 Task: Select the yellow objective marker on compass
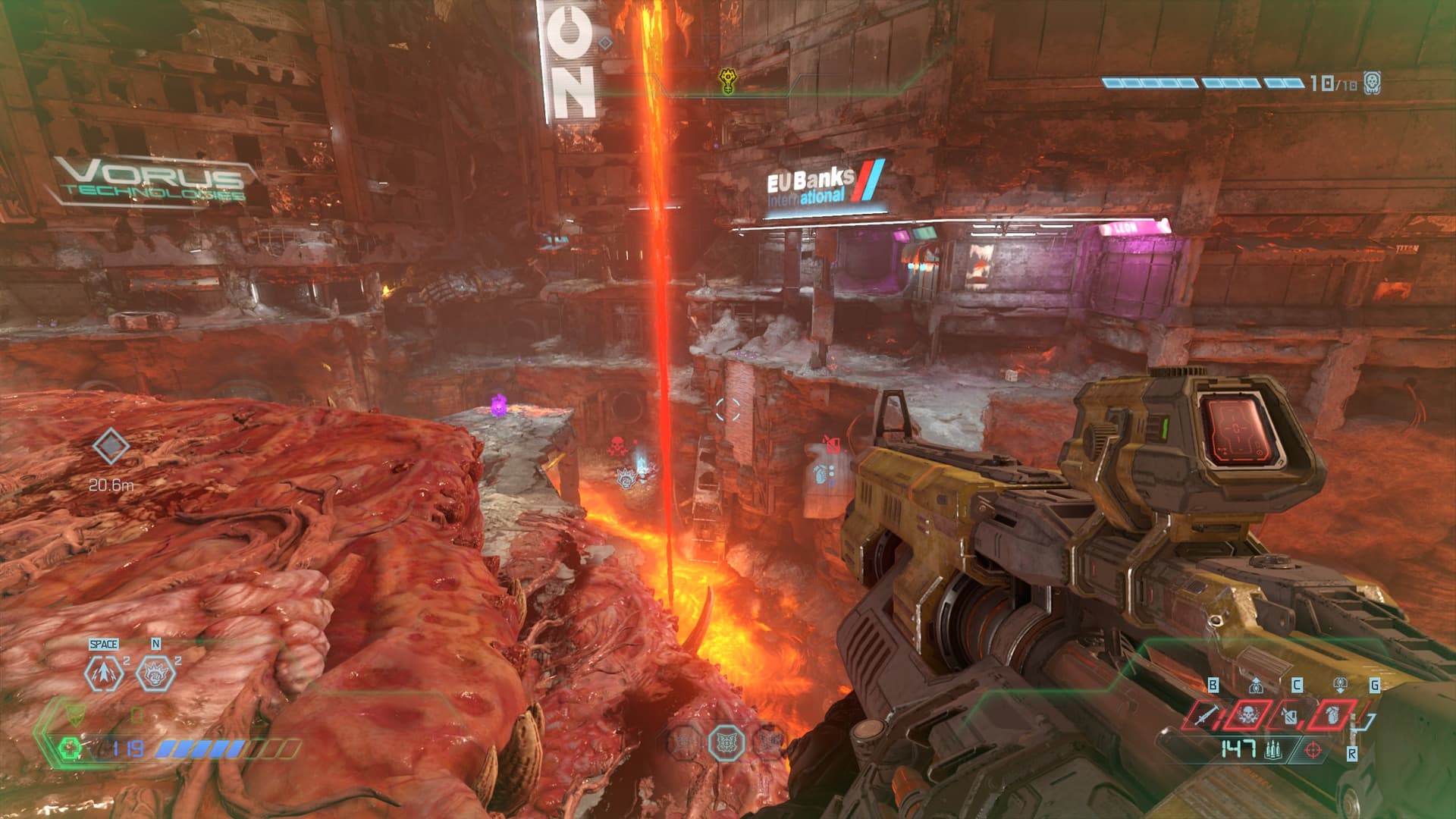point(728,80)
